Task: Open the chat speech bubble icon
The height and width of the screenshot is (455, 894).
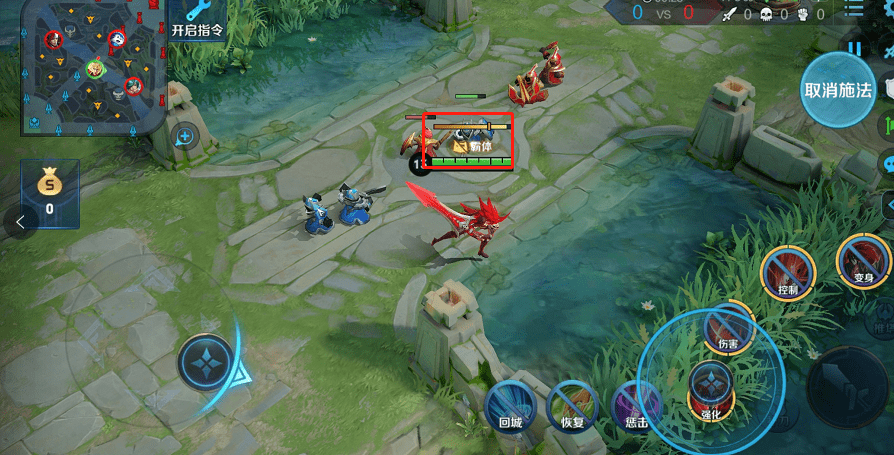Action: tap(887, 164)
